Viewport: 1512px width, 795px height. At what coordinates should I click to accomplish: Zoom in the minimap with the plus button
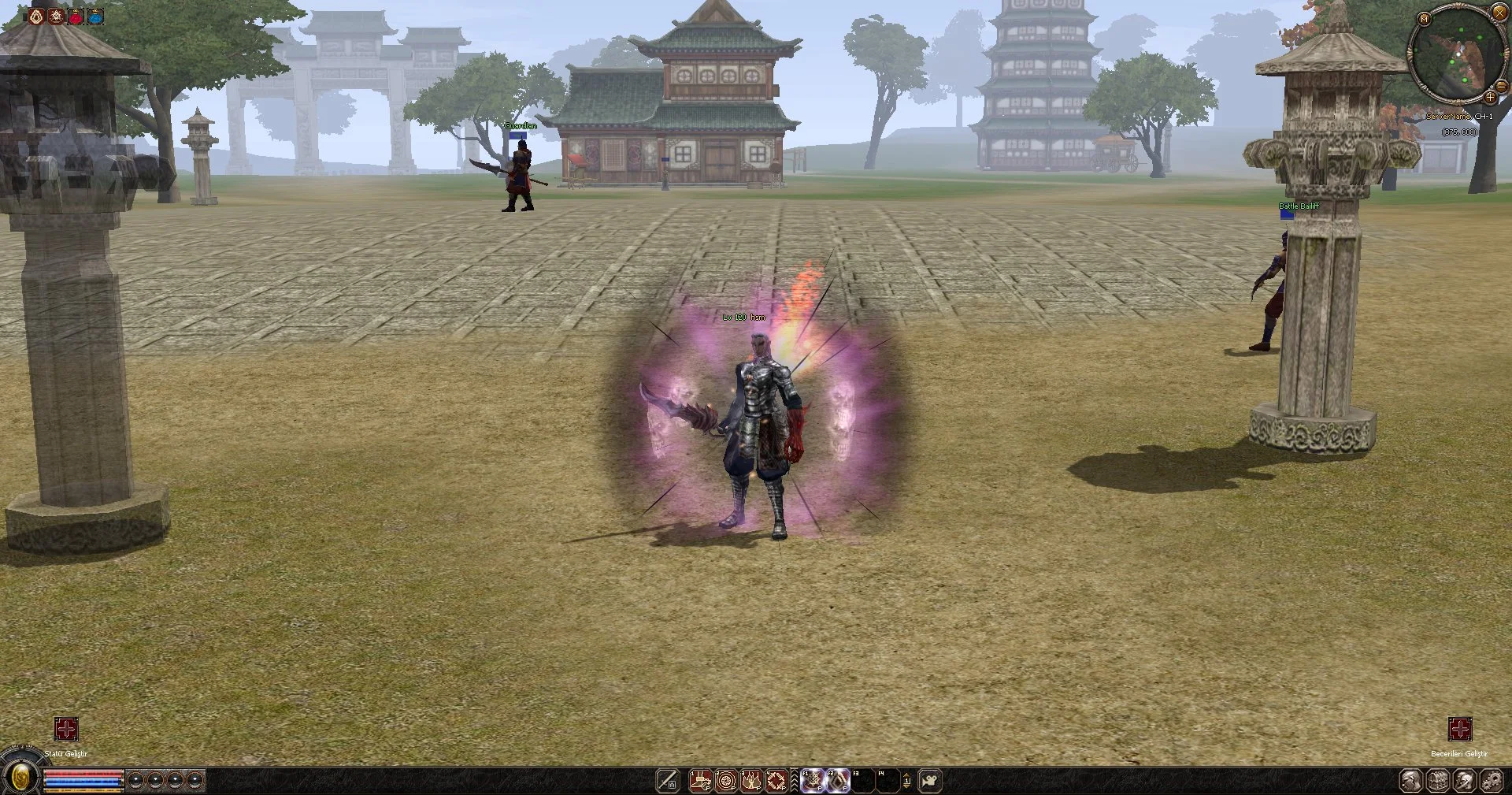pos(1490,97)
